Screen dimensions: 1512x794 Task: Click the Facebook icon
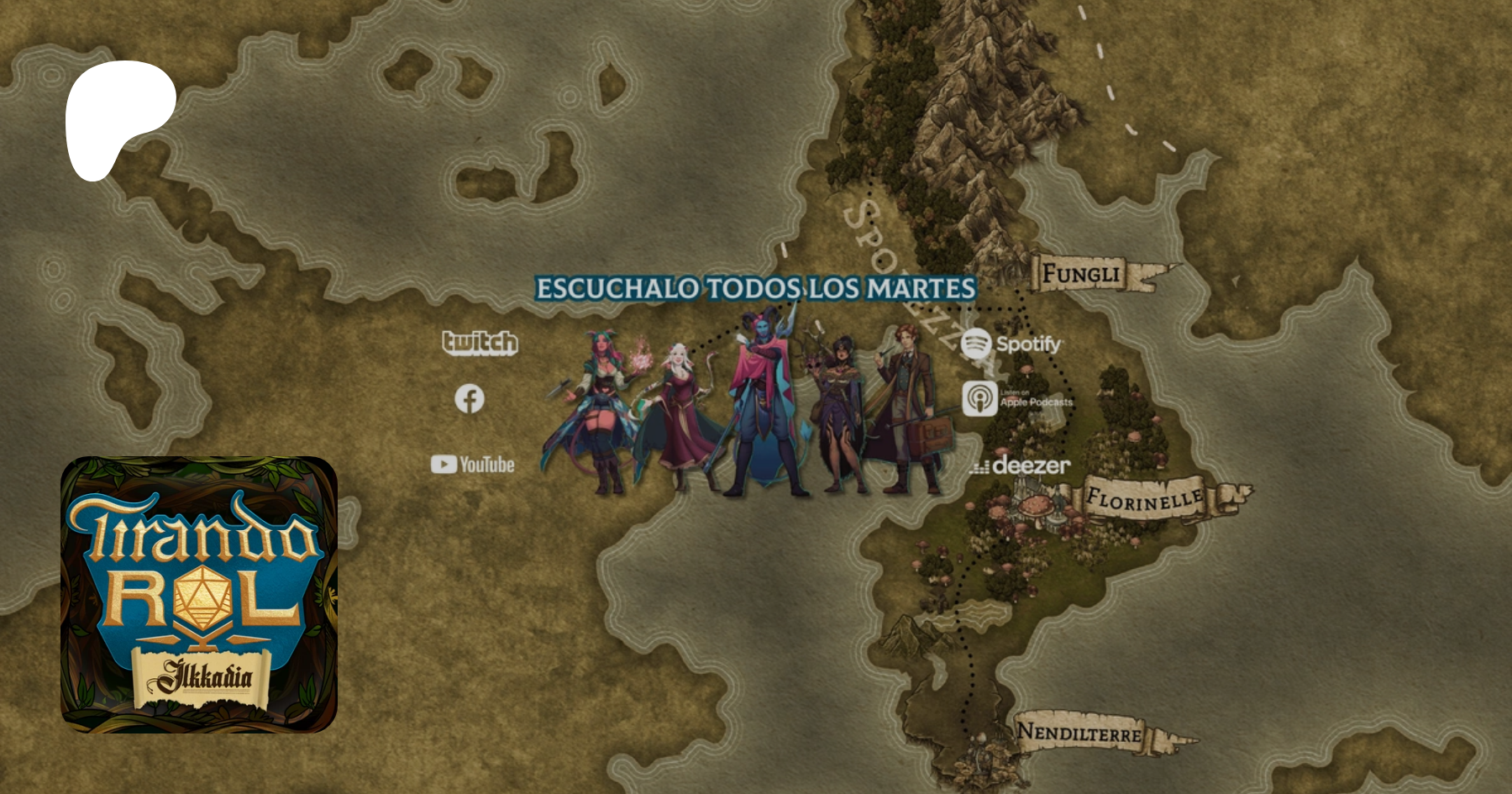[470, 399]
